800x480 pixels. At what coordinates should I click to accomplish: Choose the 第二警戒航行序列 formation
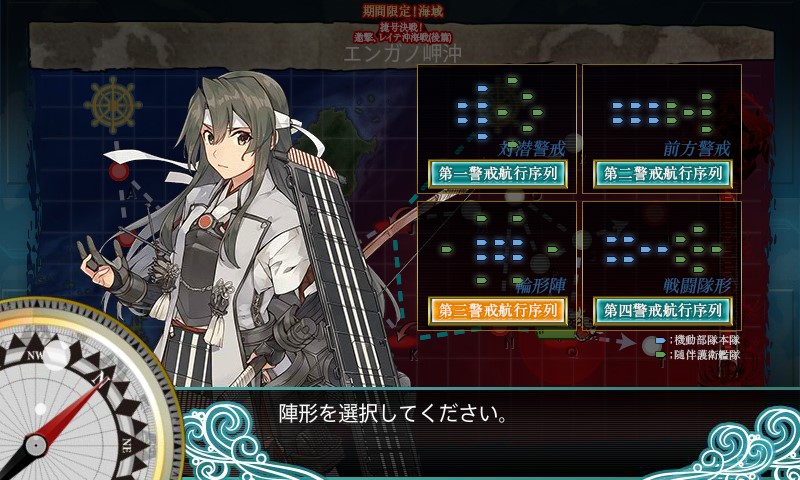[x=662, y=173]
